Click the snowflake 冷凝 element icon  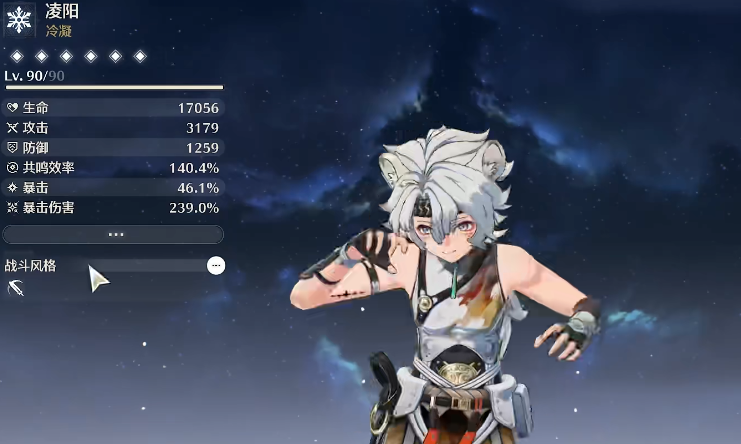[x=20, y=20]
